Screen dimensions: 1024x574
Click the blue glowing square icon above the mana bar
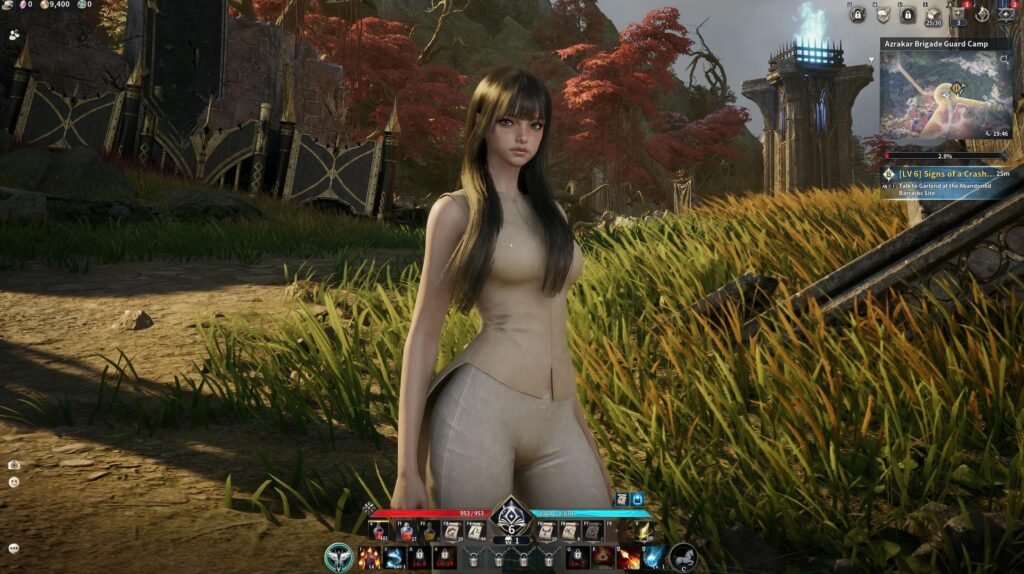[637, 499]
